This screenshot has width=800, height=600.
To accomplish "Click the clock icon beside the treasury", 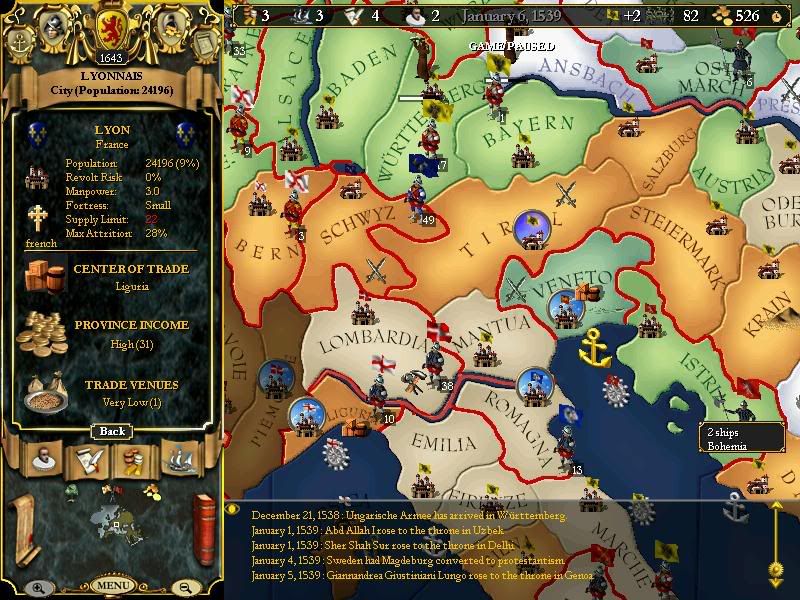I will pos(777,16).
